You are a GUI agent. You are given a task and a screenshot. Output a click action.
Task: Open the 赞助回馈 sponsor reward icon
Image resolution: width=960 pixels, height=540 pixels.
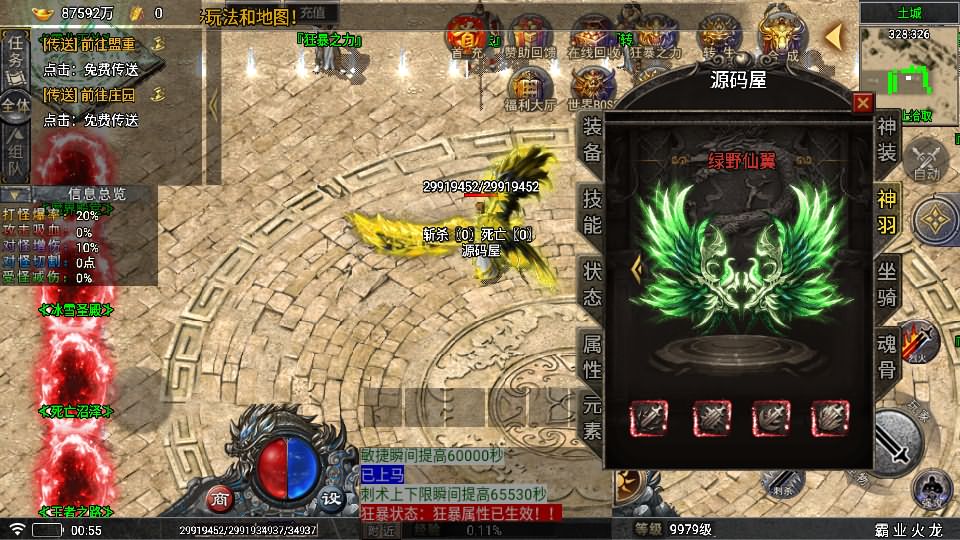(x=530, y=36)
